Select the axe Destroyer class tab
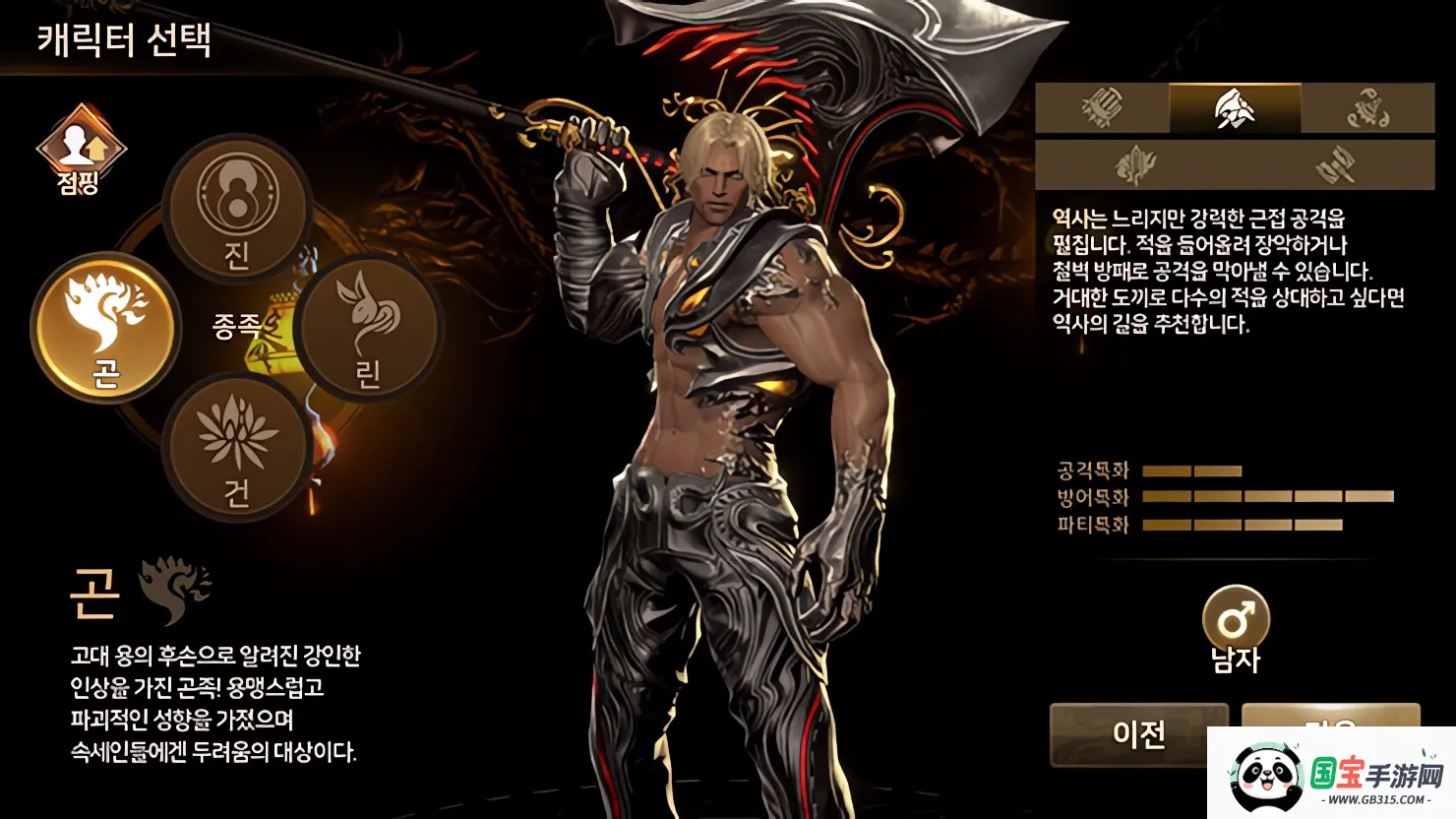This screenshot has height=819, width=1456. 1235,108
